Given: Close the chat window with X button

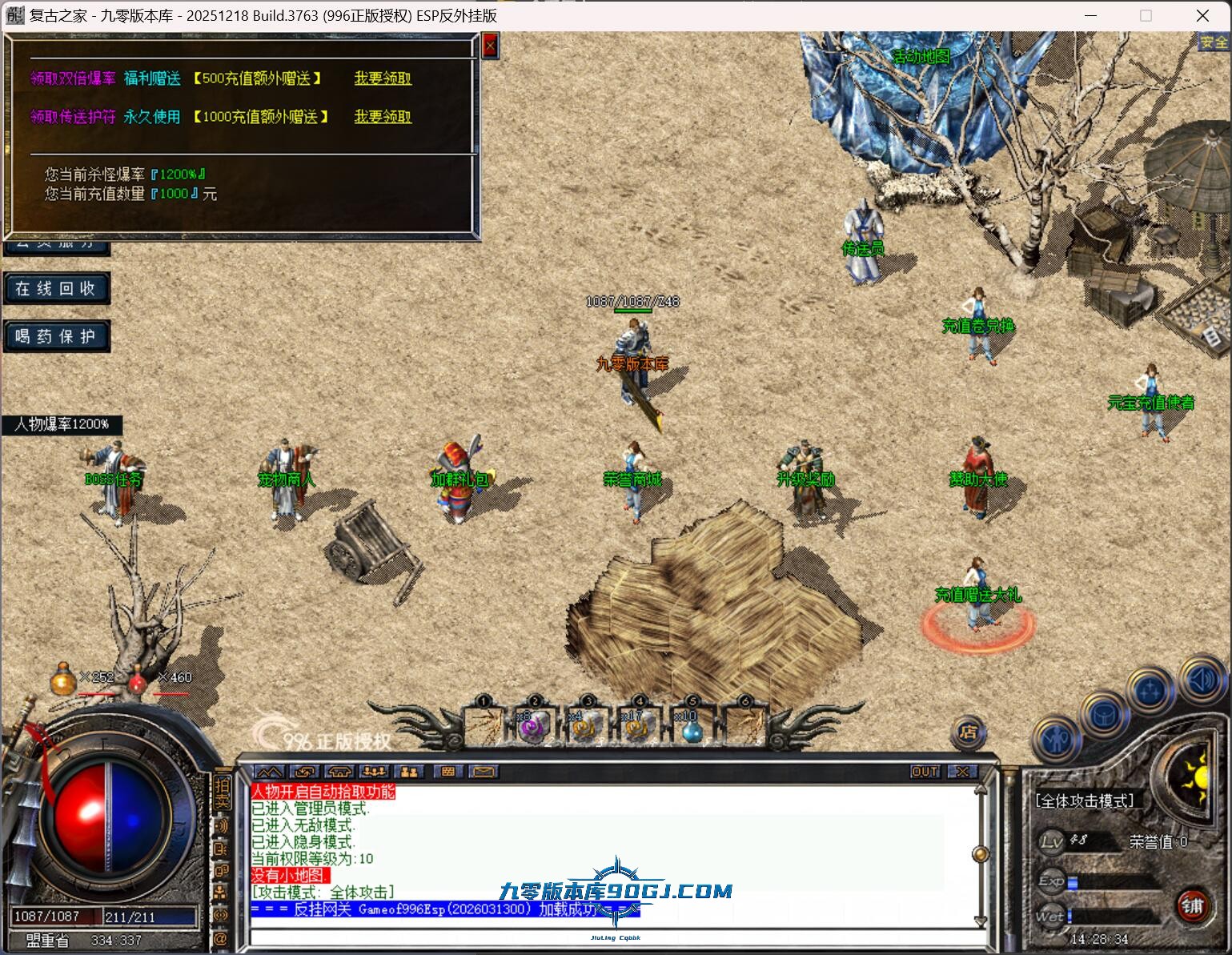Looking at the screenshot, I should pos(962,772).
